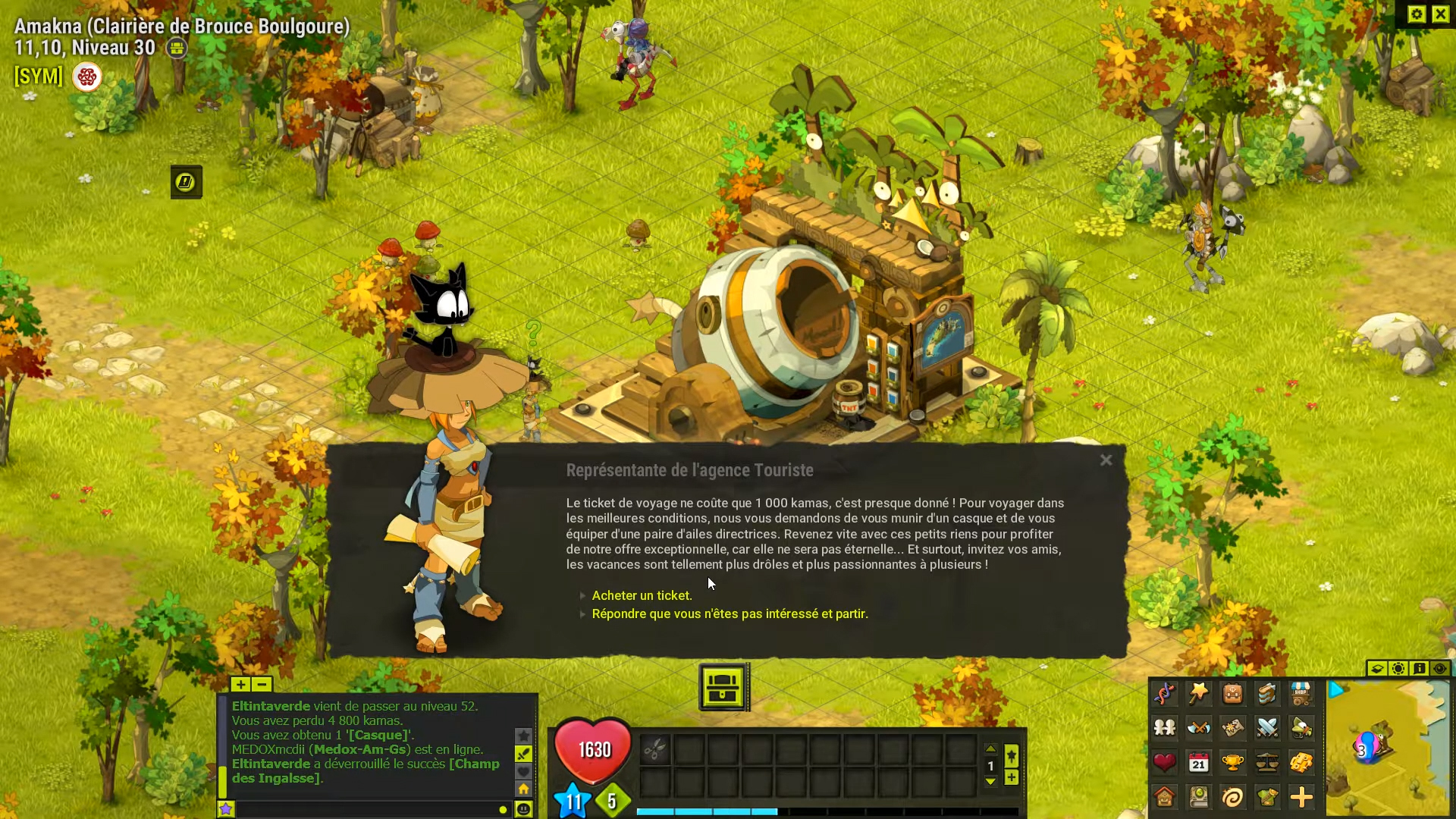Open the Shop cart icon
Image resolution: width=1456 pixels, height=819 pixels.
click(1302, 694)
